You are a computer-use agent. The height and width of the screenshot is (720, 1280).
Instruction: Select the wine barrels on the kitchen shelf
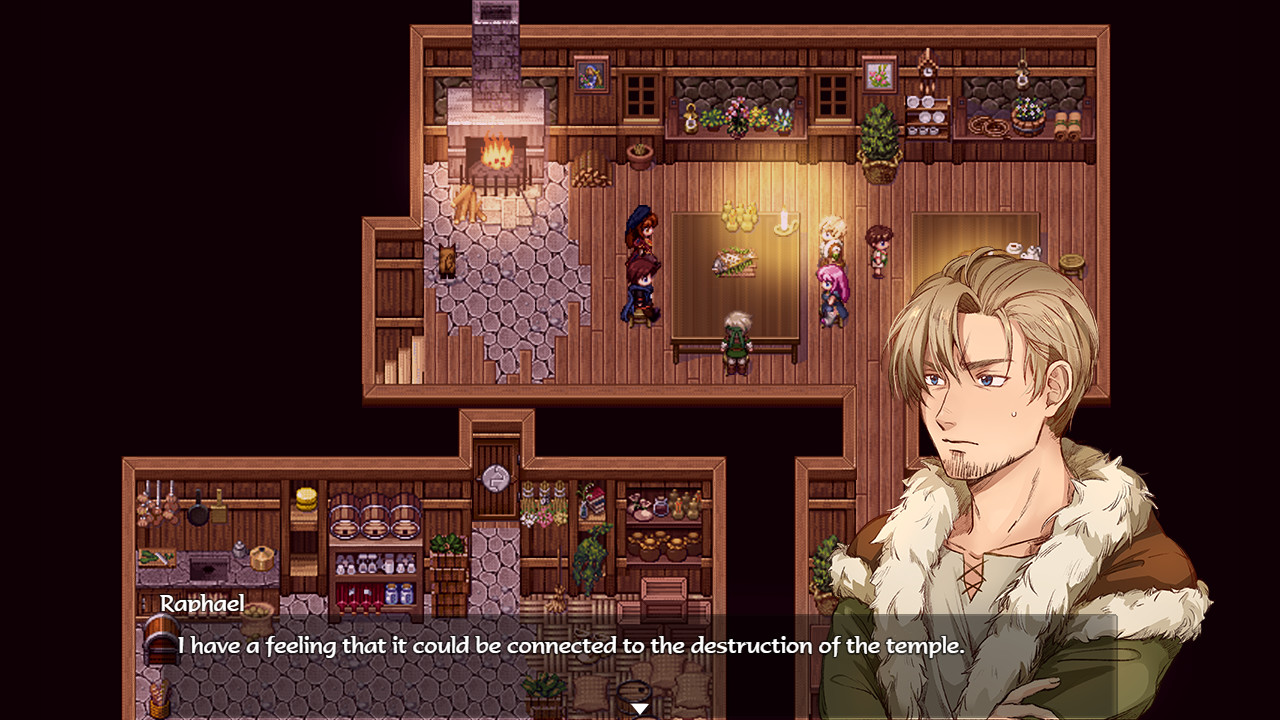pos(373,518)
